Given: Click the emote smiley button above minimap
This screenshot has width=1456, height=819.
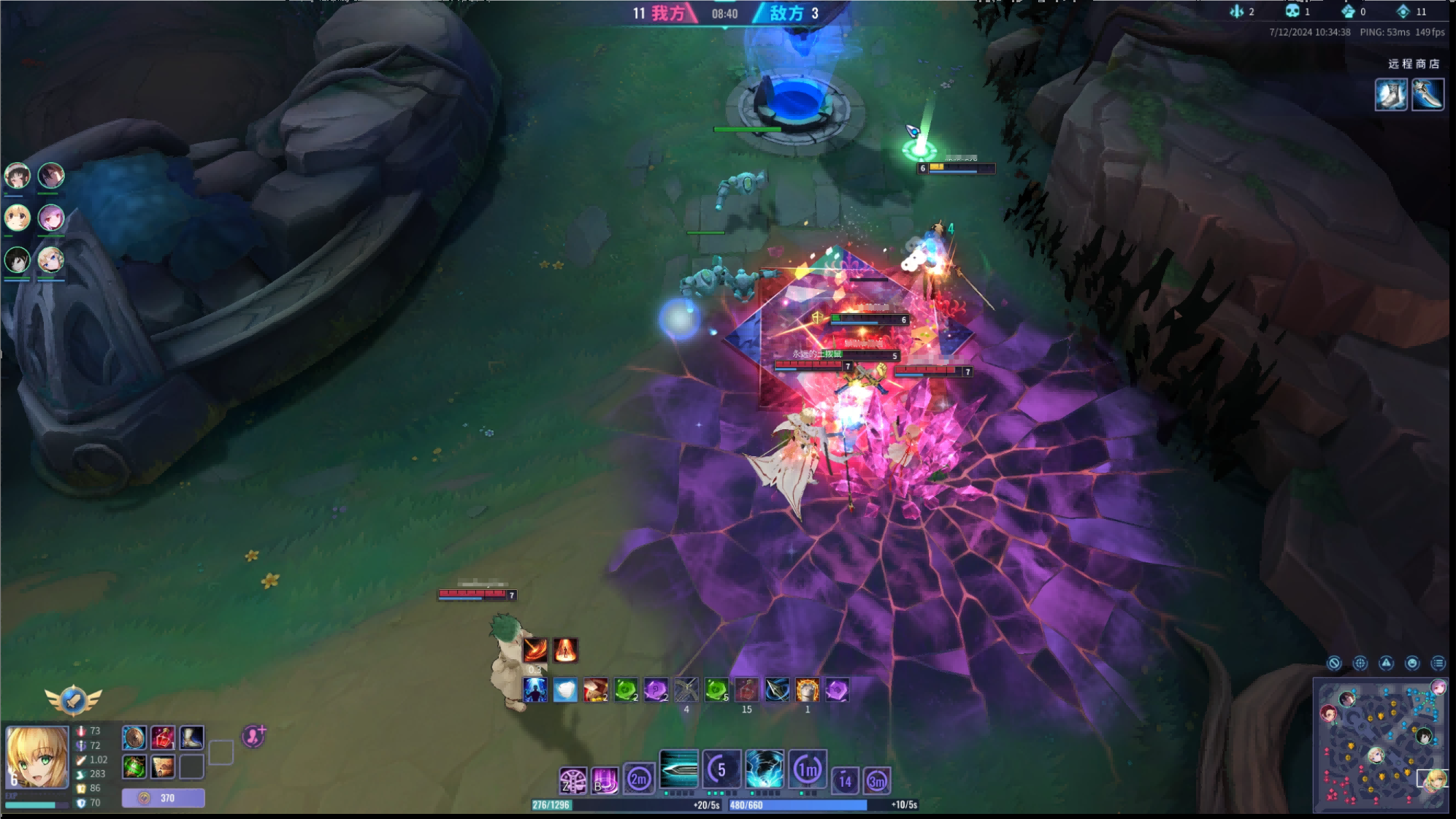Looking at the screenshot, I should [x=1412, y=663].
